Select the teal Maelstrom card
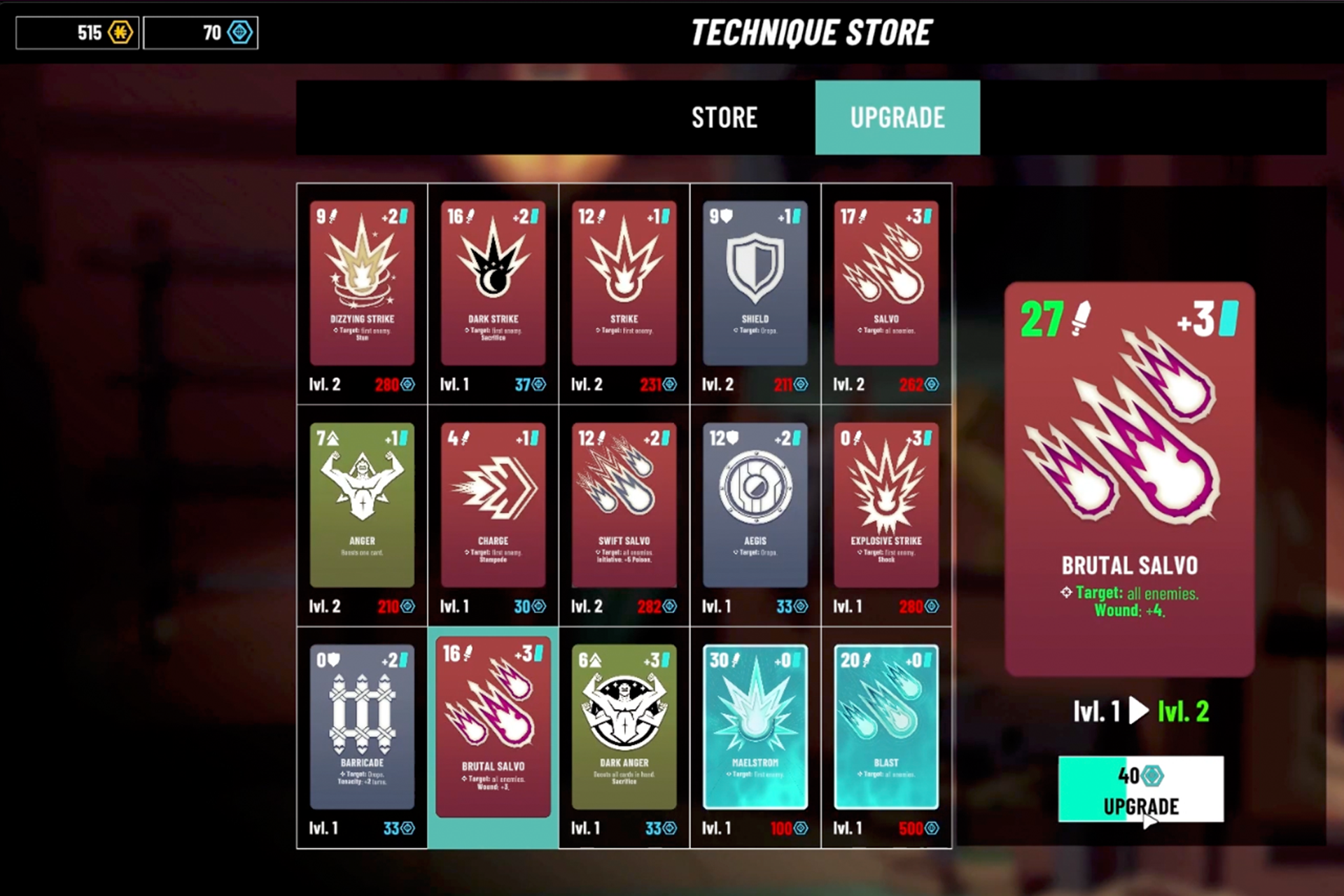1344x896 pixels. [x=755, y=727]
